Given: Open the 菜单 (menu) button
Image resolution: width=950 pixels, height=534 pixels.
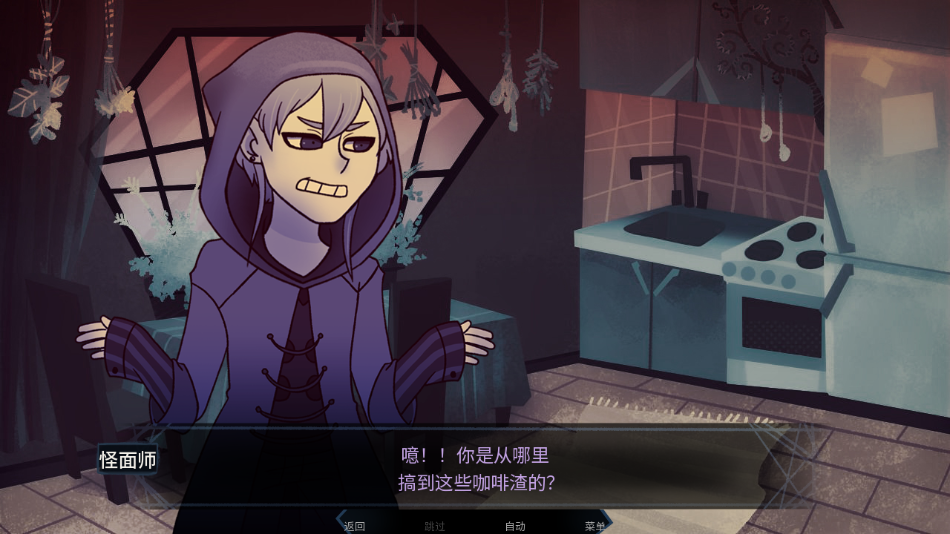Looking at the screenshot, I should (x=594, y=526).
